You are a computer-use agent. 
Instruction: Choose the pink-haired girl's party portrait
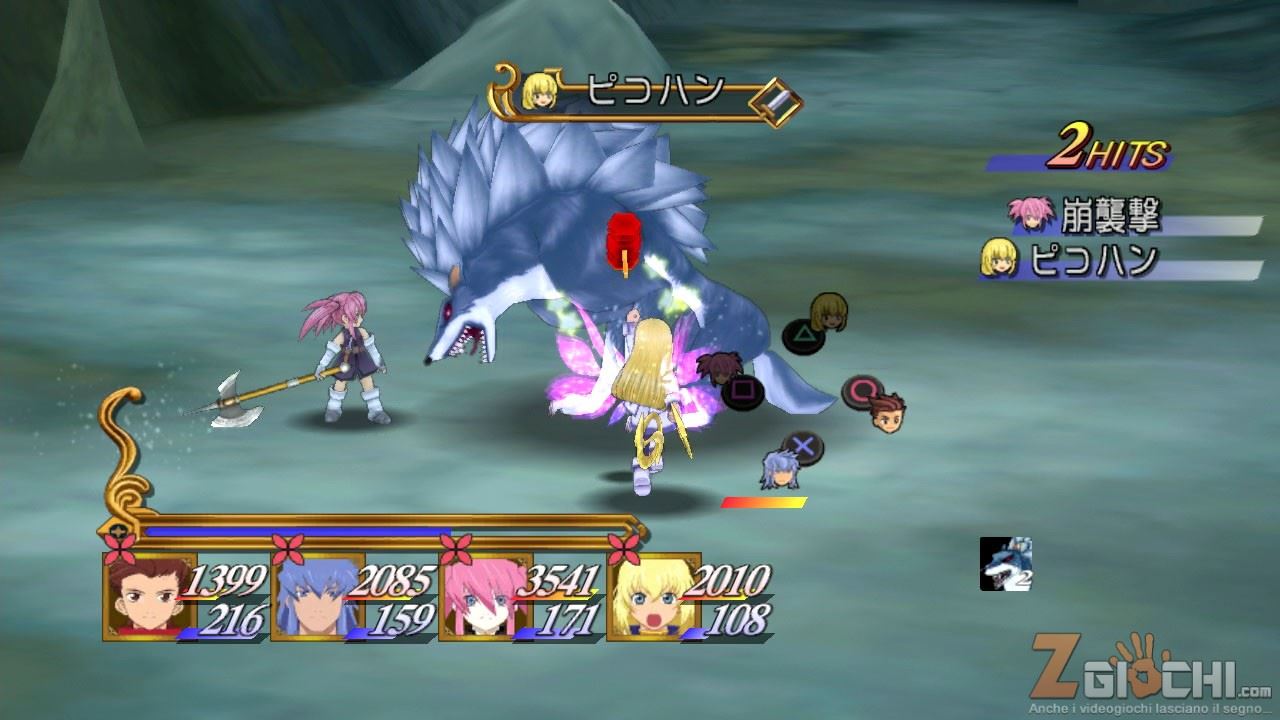point(477,597)
